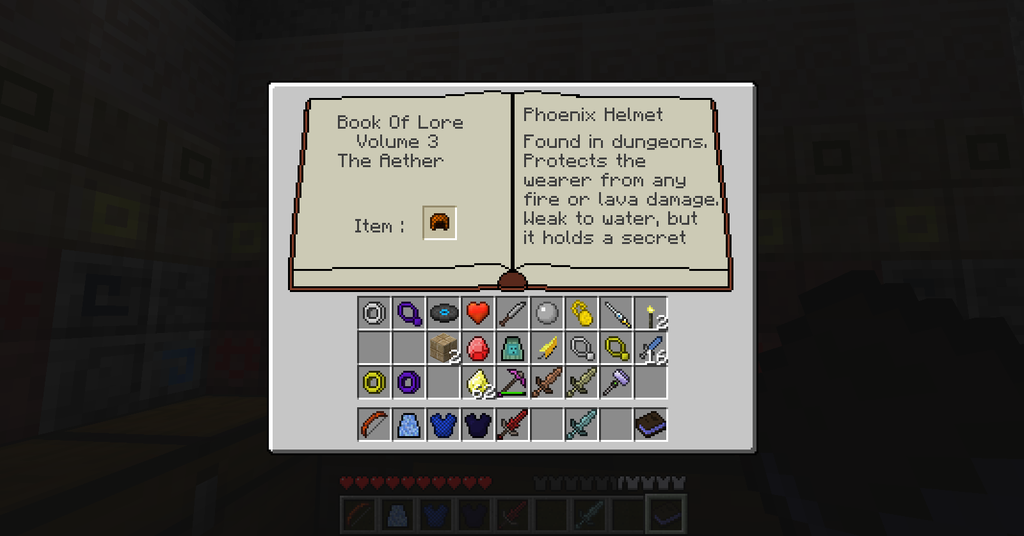Viewport: 1024px width, 536px height.
Task: Select the purple pickaxe
Action: [513, 381]
